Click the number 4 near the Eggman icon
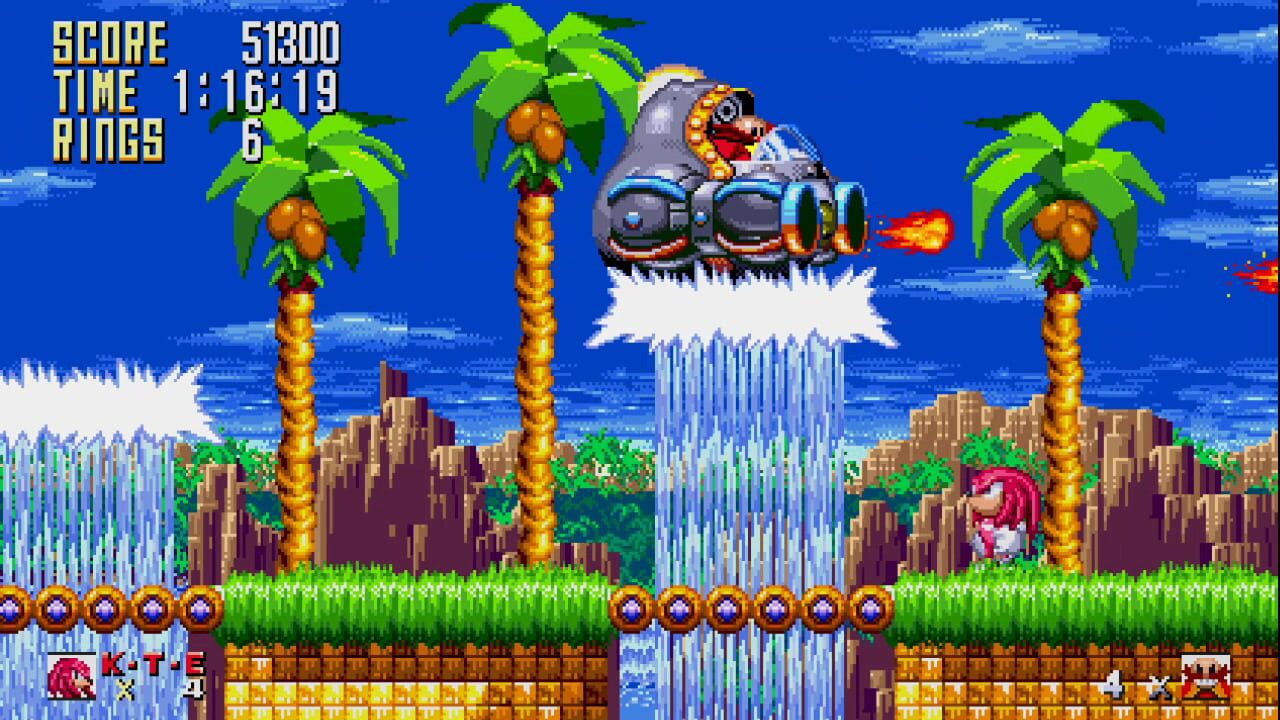Screen dimensions: 1280x720 (1115, 685)
